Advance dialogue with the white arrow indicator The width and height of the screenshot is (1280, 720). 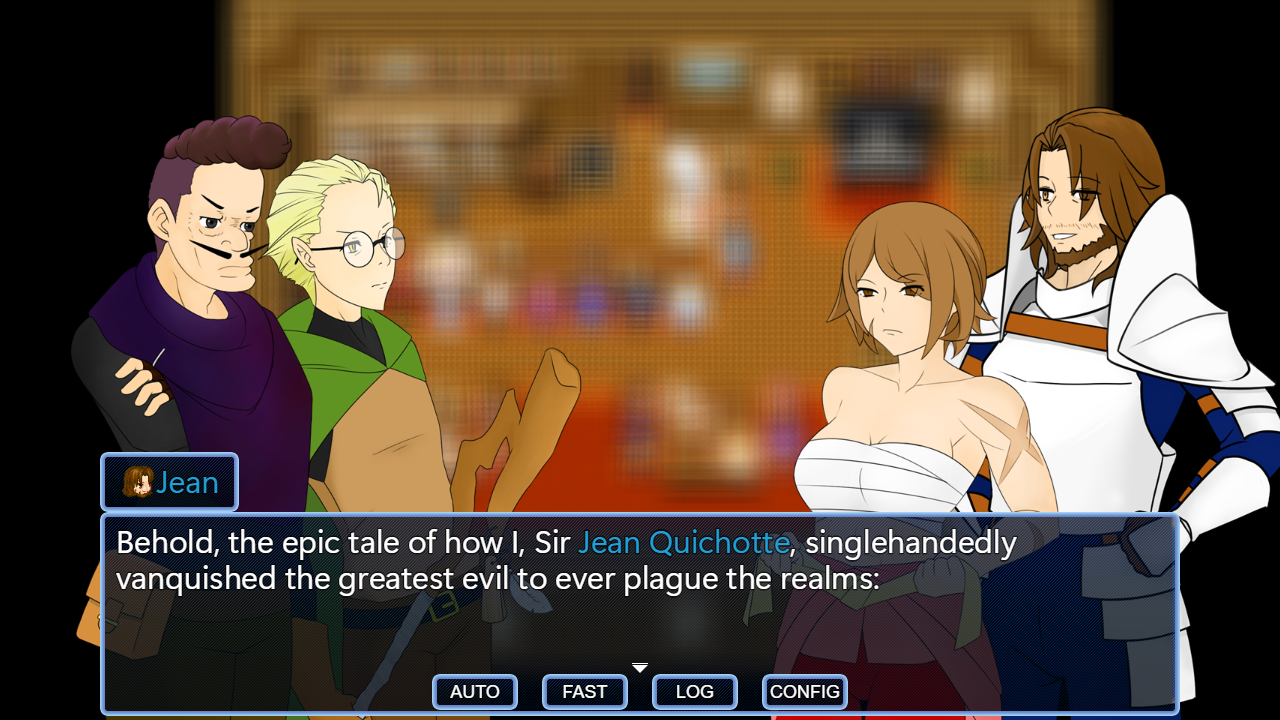click(x=640, y=668)
